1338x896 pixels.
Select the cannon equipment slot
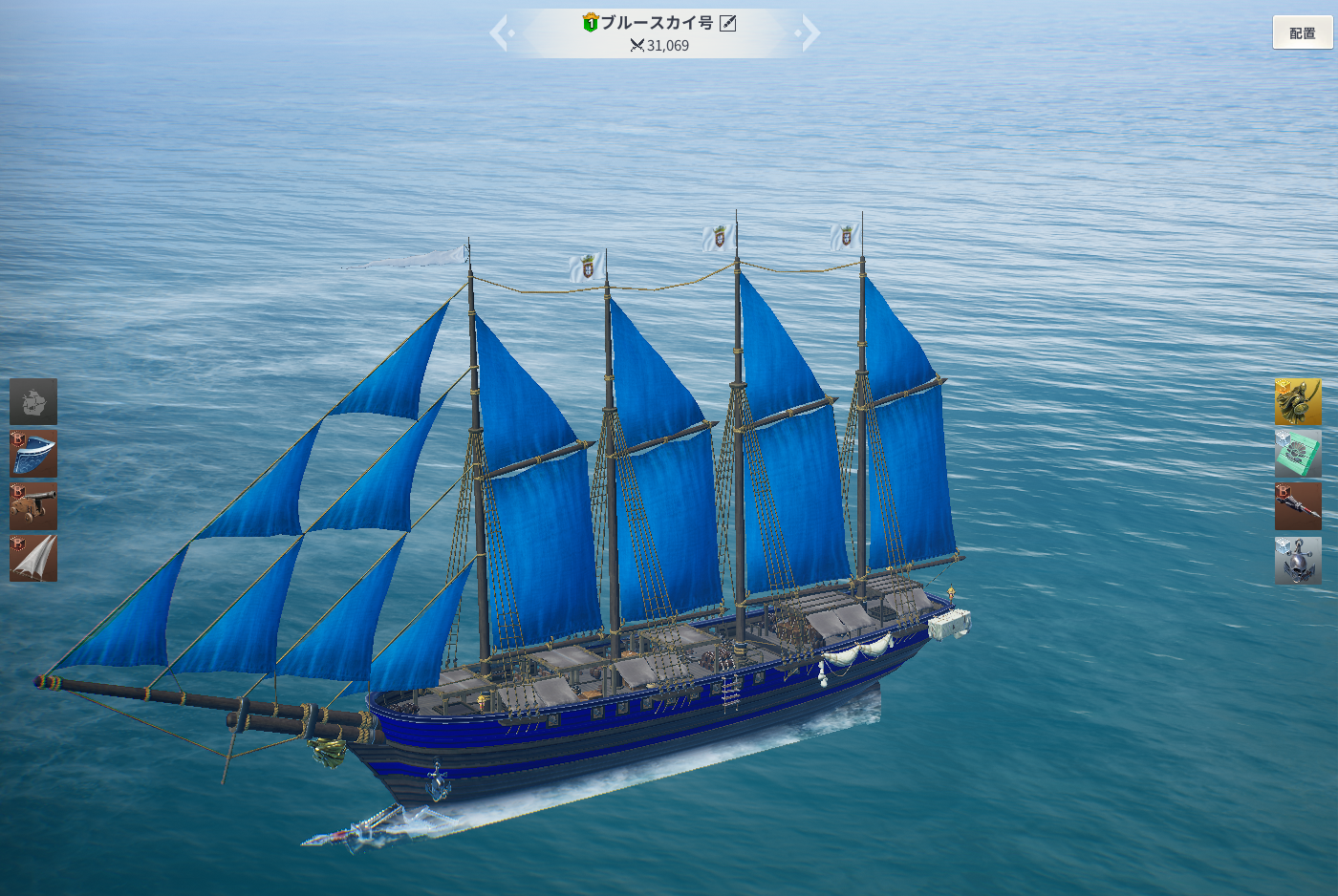pos(33,506)
